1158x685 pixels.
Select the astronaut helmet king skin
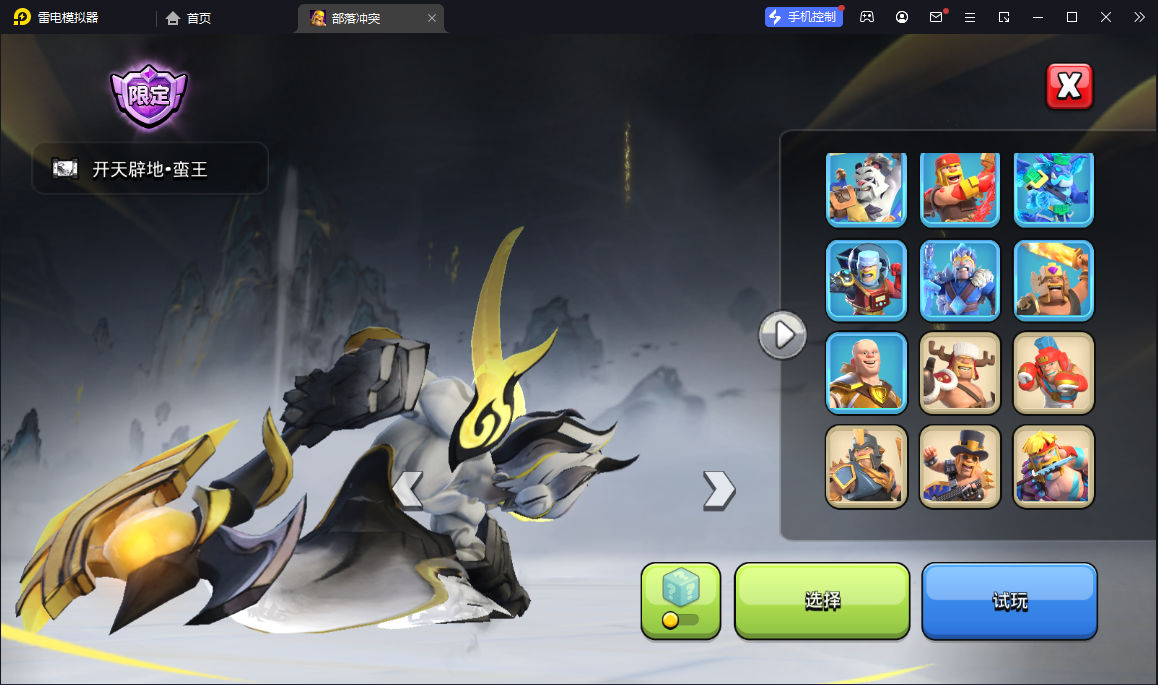pos(866,280)
